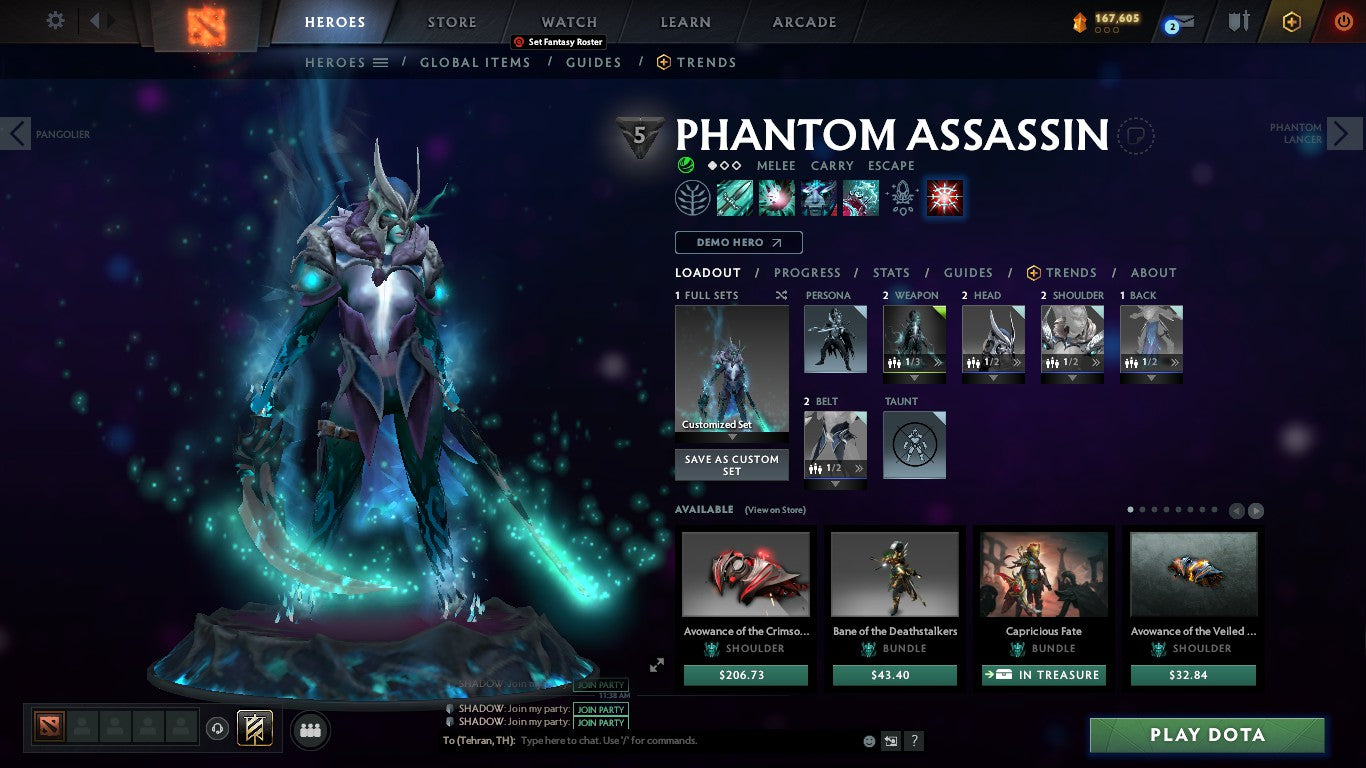Click SAVE AS CUSTOM SET
This screenshot has width=1366, height=768.
(731, 465)
